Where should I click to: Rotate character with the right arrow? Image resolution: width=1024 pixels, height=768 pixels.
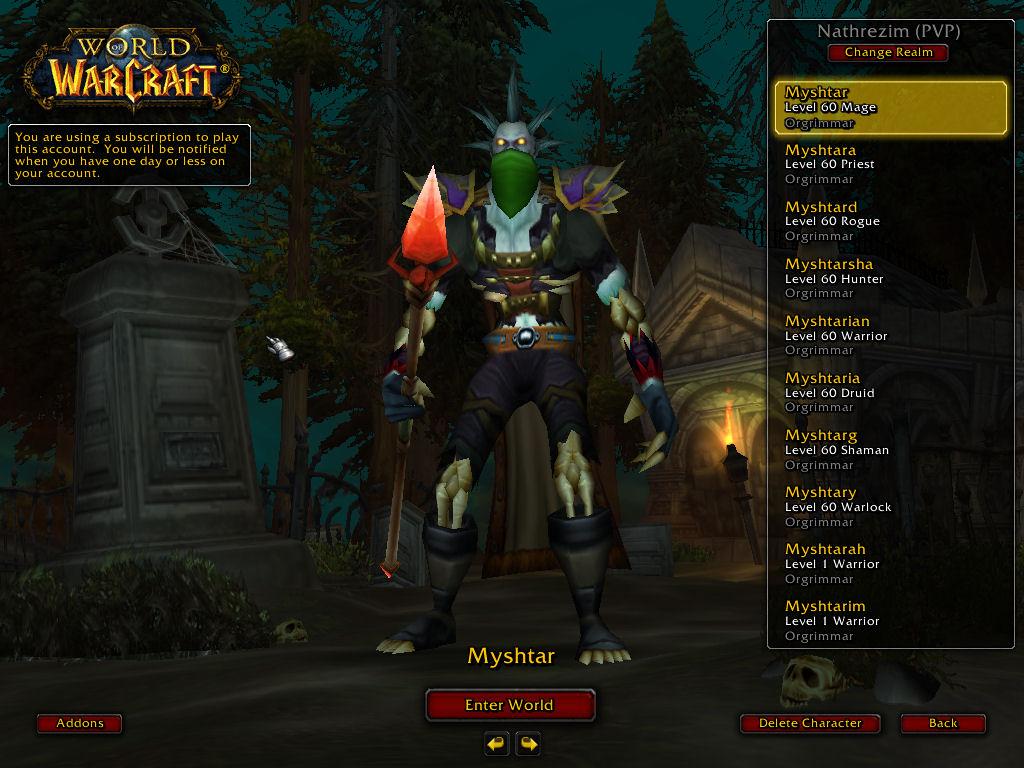(528, 743)
